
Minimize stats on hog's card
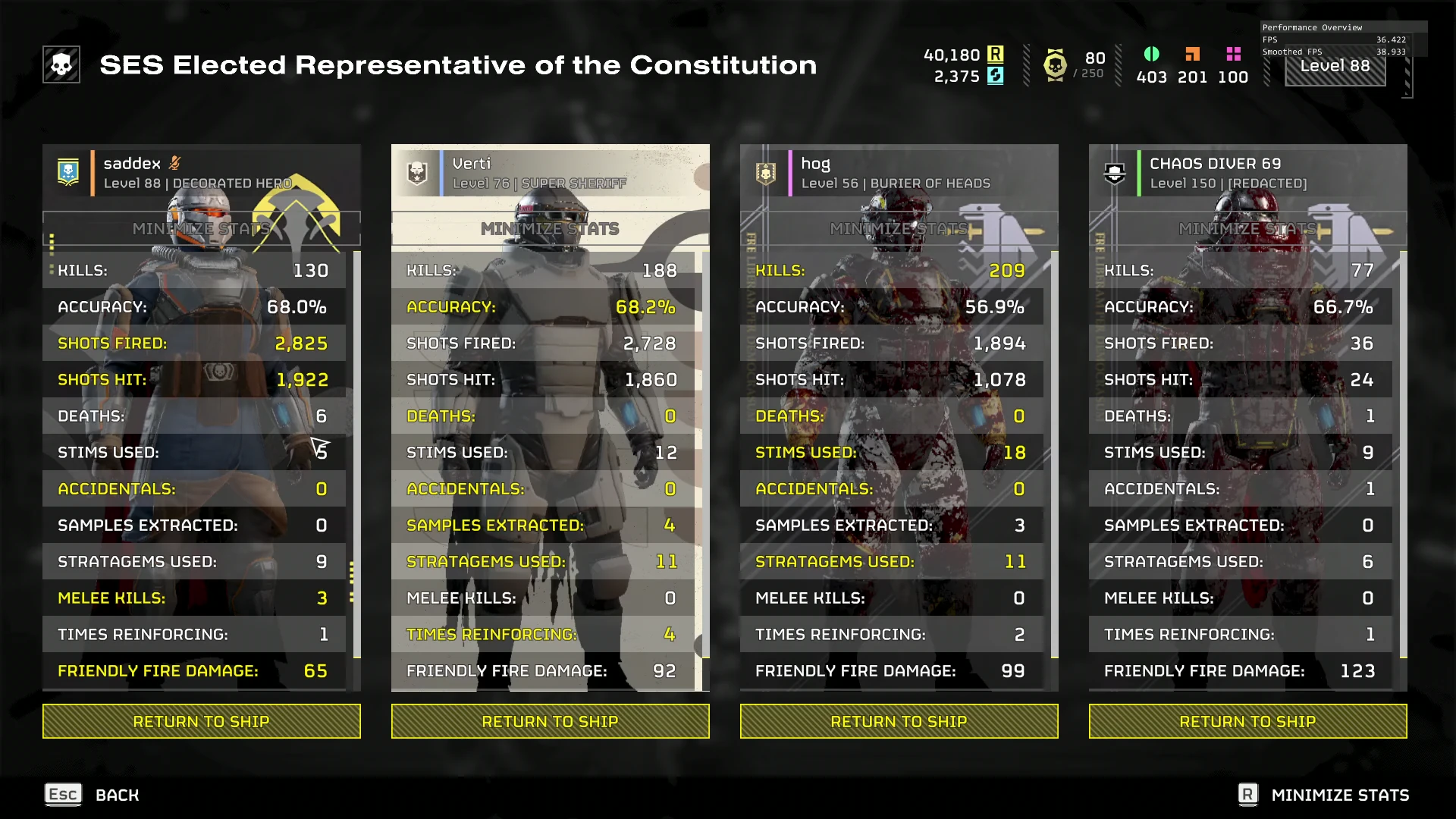899,228
